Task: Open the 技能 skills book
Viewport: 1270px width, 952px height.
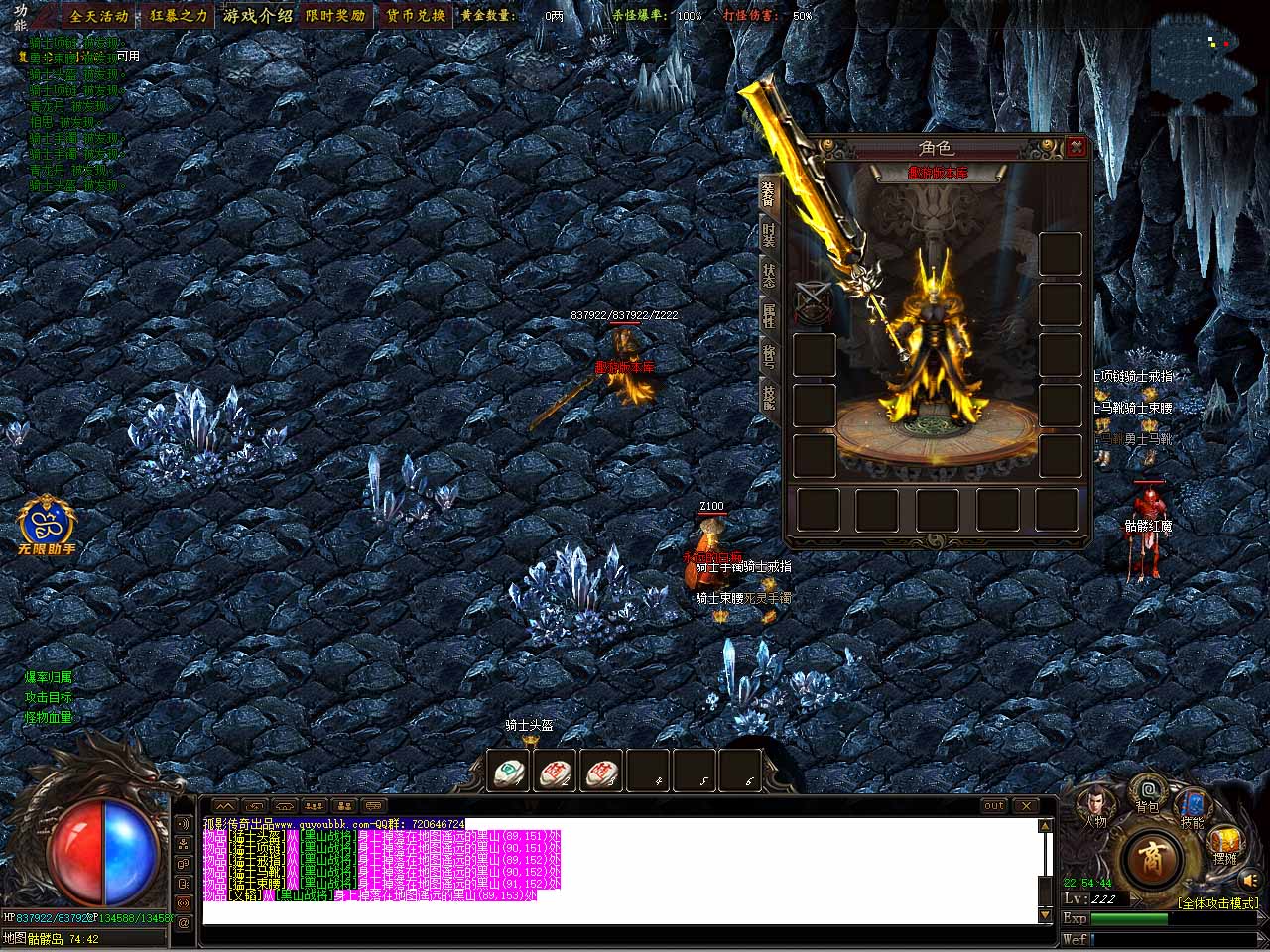Action: tap(1192, 803)
